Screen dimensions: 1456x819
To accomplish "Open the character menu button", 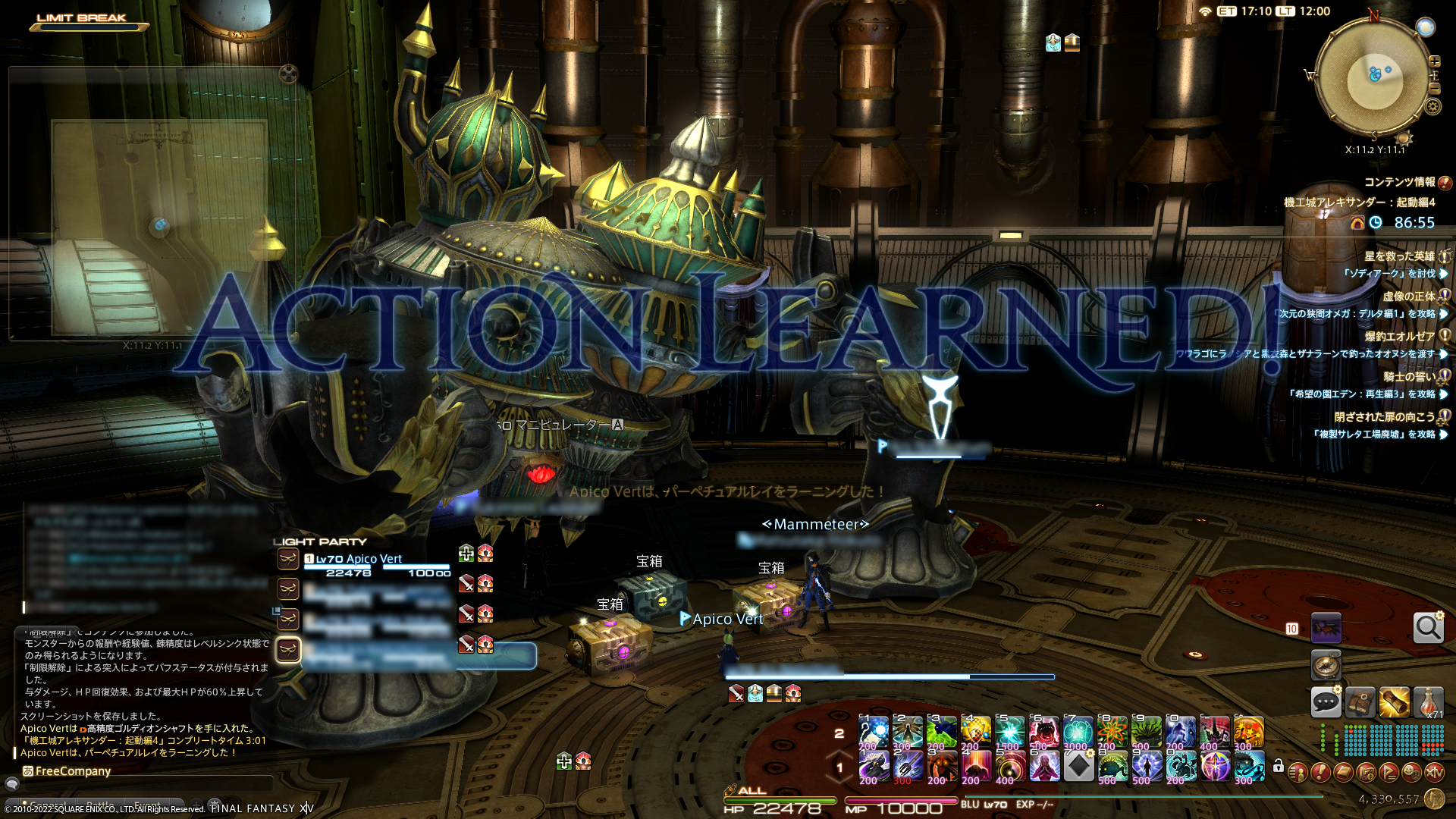I will click(x=1298, y=773).
